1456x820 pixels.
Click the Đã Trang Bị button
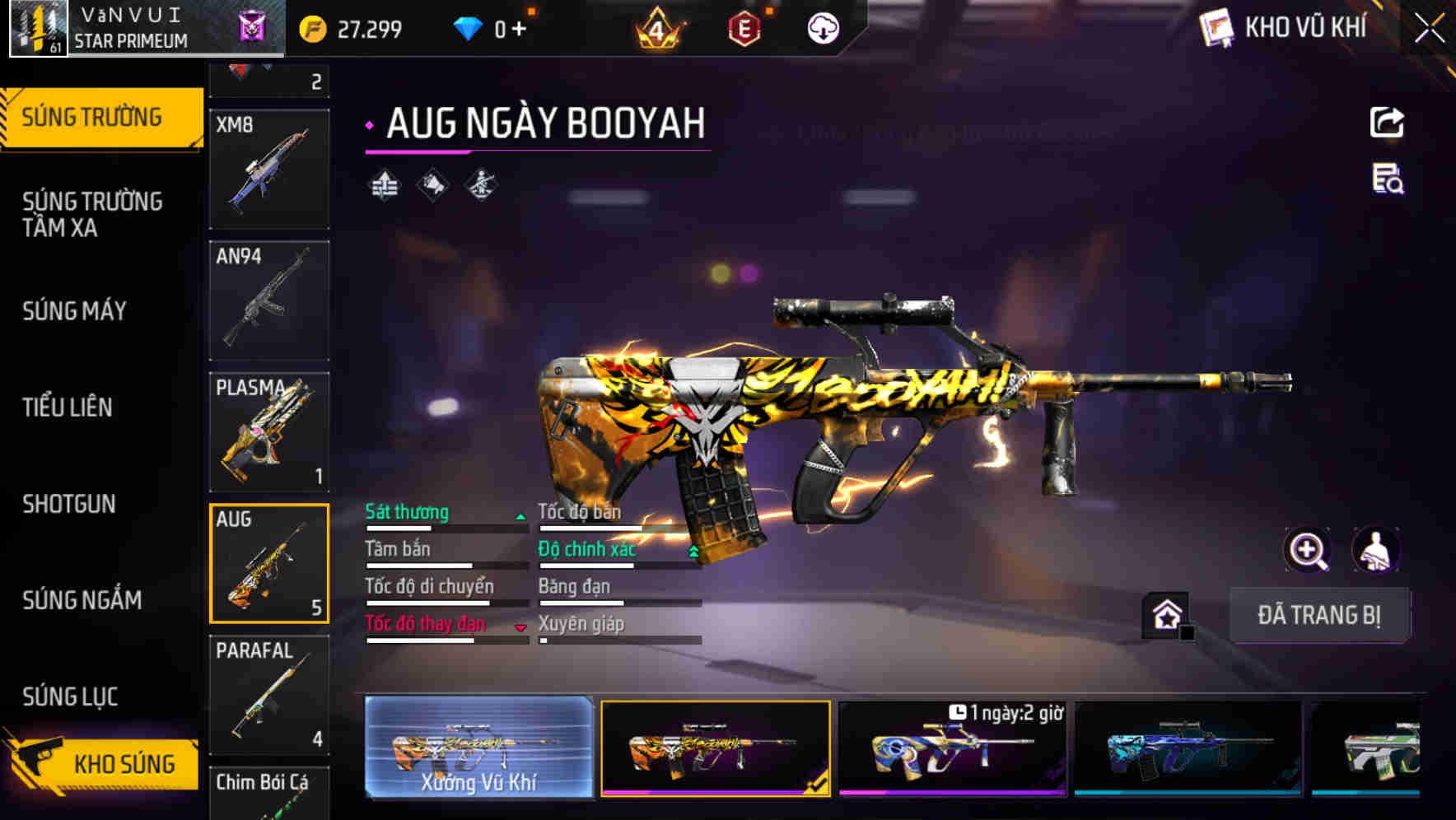pos(1318,615)
